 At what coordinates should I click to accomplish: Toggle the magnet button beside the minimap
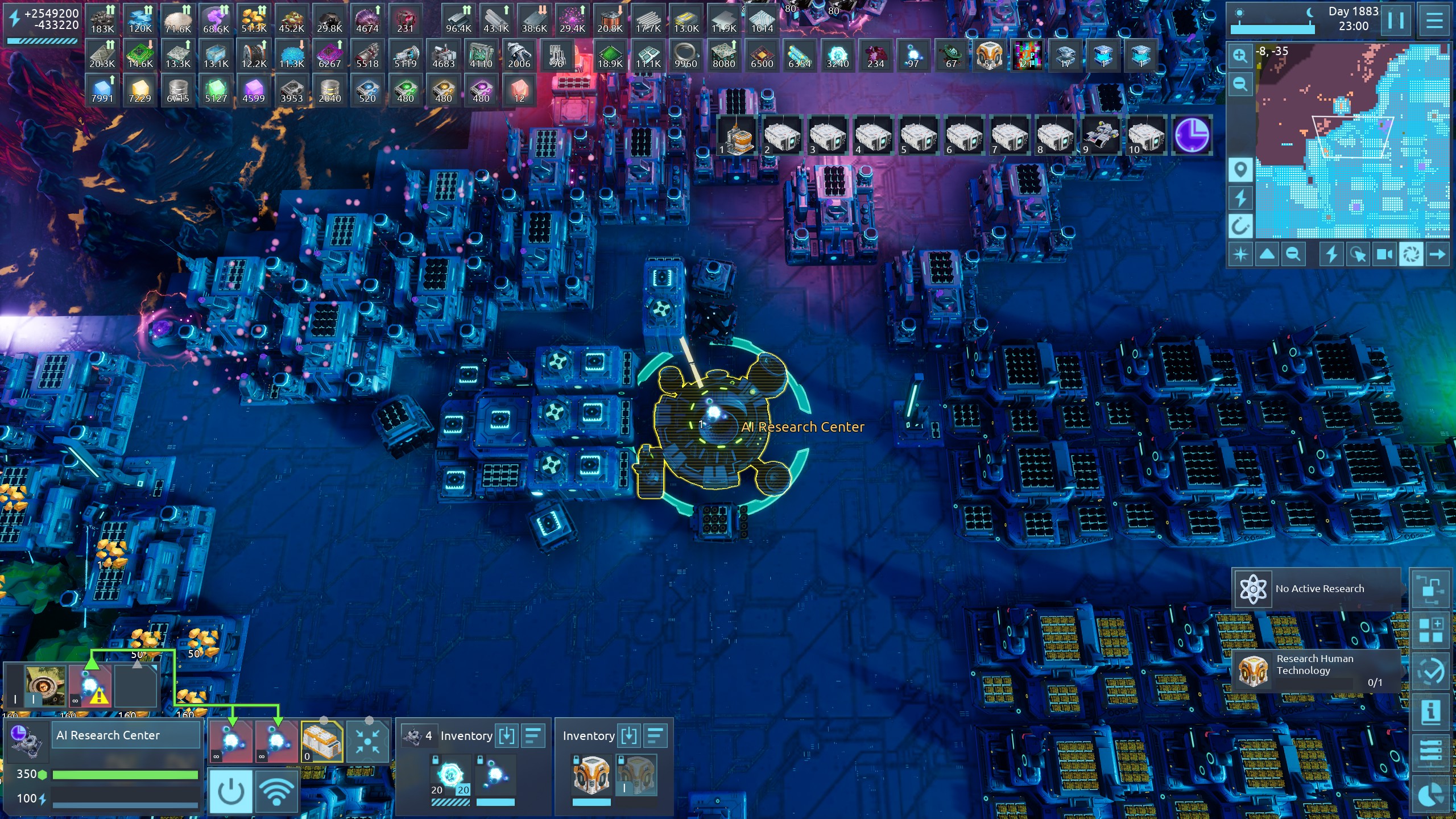[x=1240, y=226]
